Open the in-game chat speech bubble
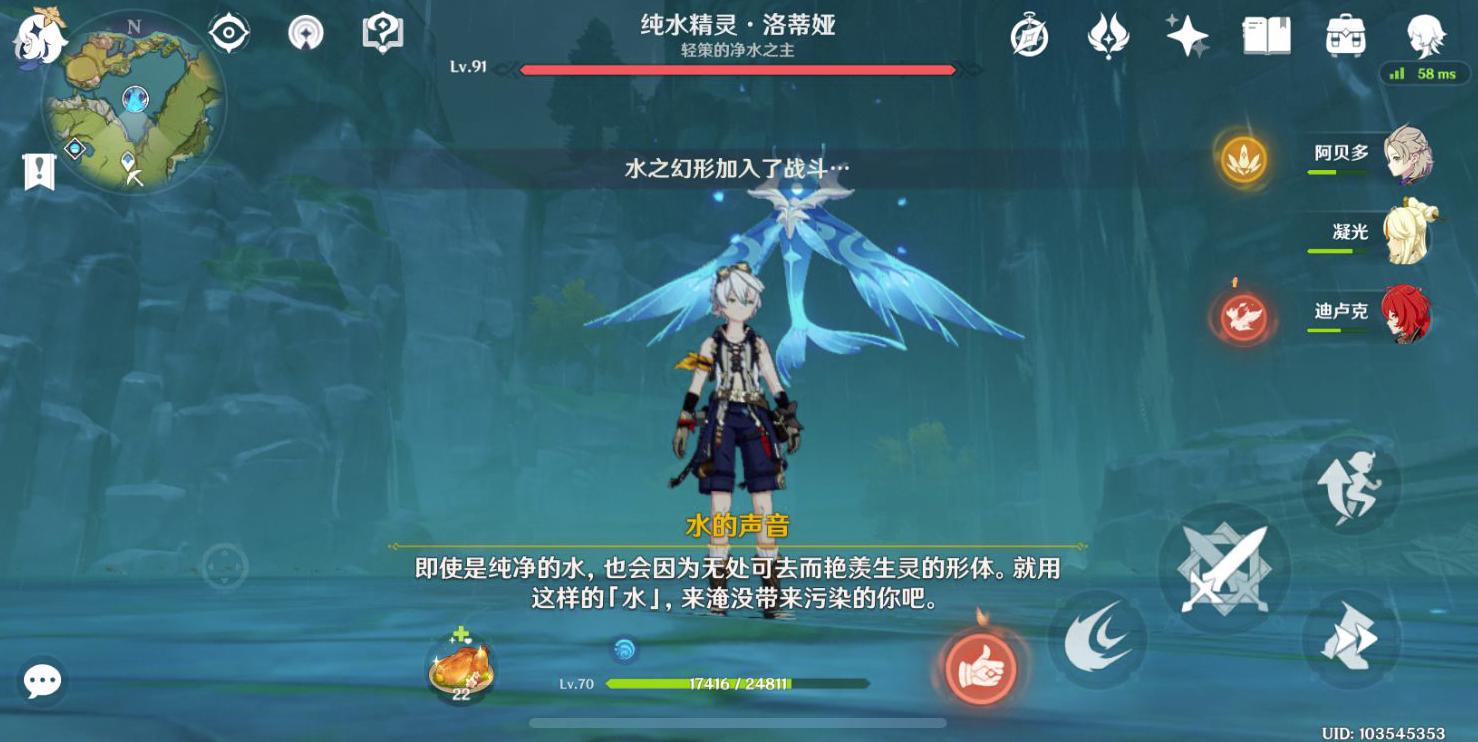 (42, 682)
